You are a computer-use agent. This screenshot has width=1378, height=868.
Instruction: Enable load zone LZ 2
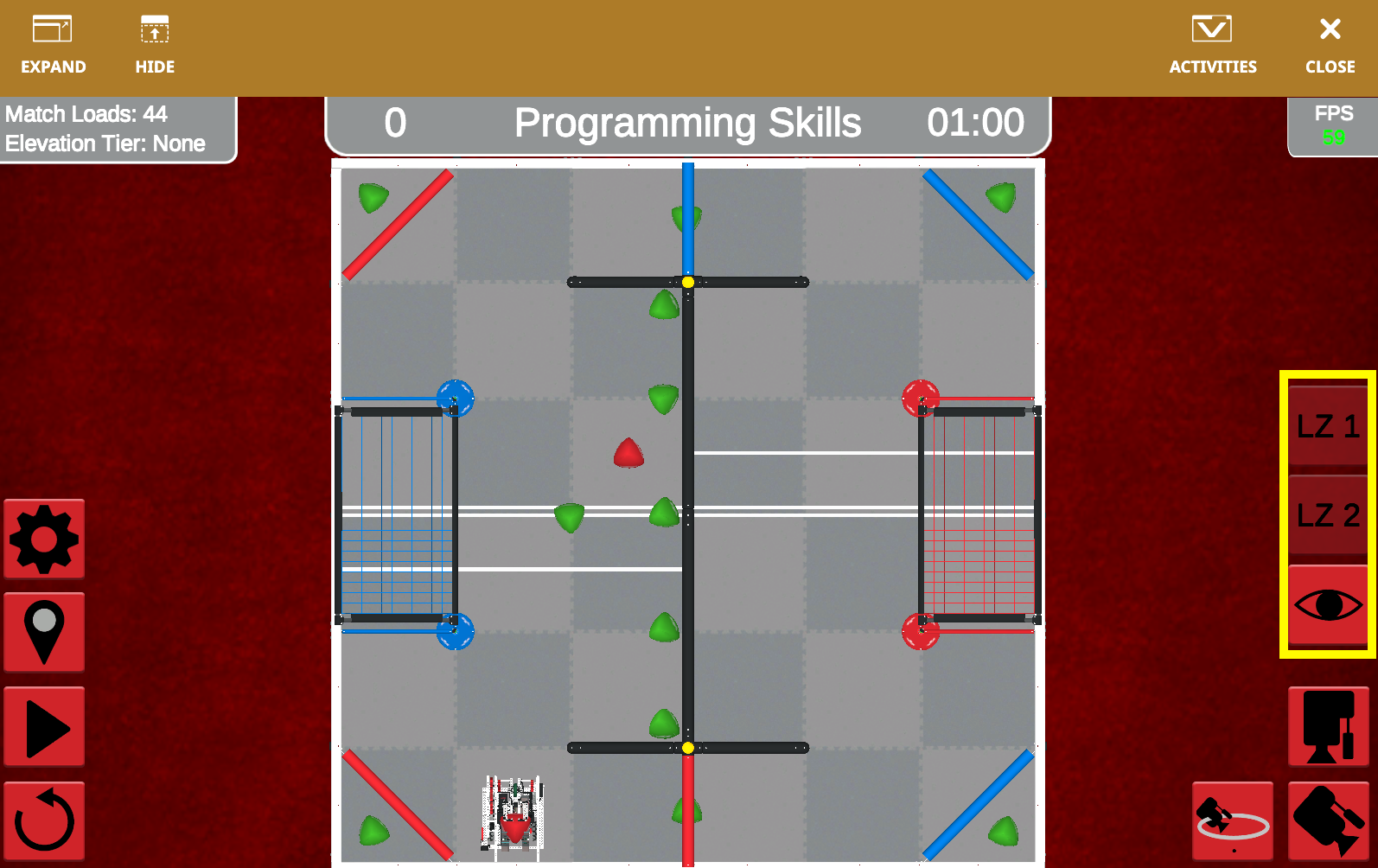click(x=1327, y=516)
